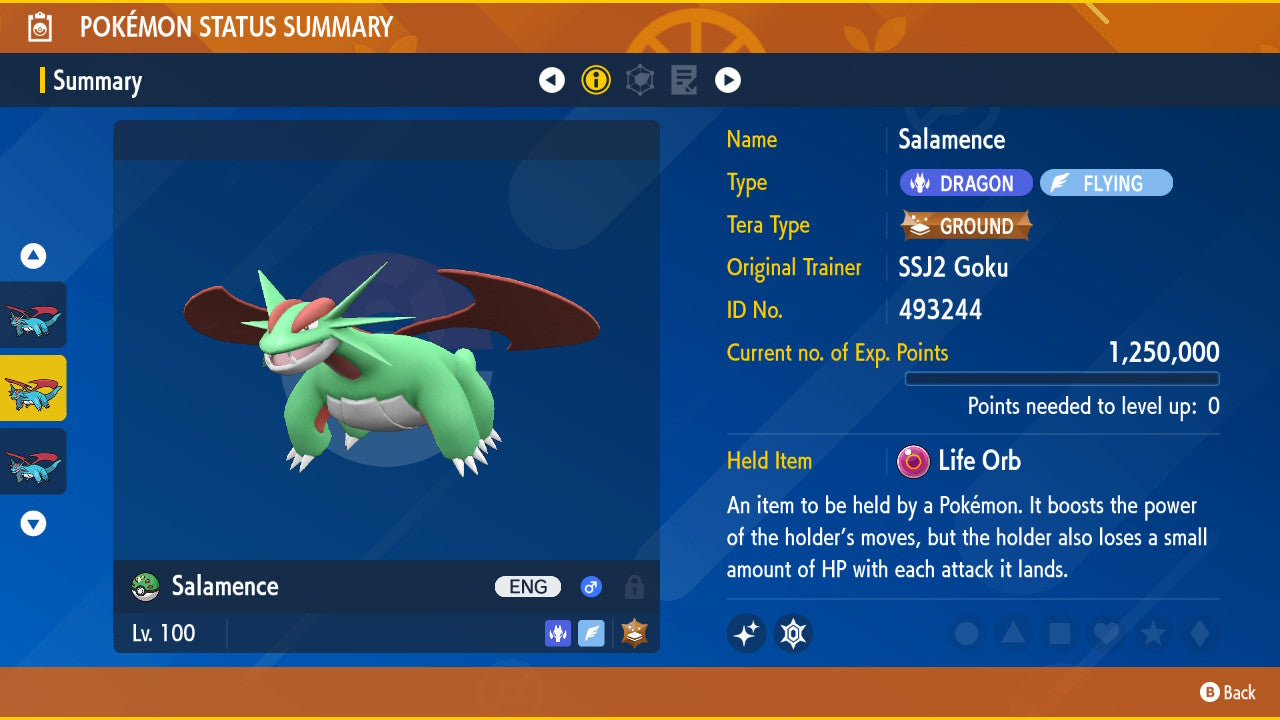Click the up arrow above party list
1280x720 pixels.
(x=34, y=256)
